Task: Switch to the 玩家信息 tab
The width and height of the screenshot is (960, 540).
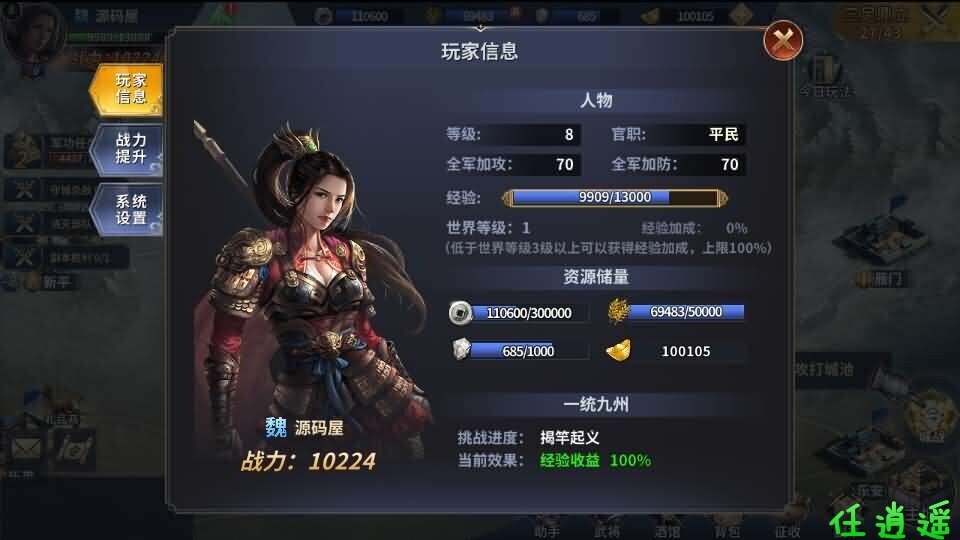Action: pos(128,89)
